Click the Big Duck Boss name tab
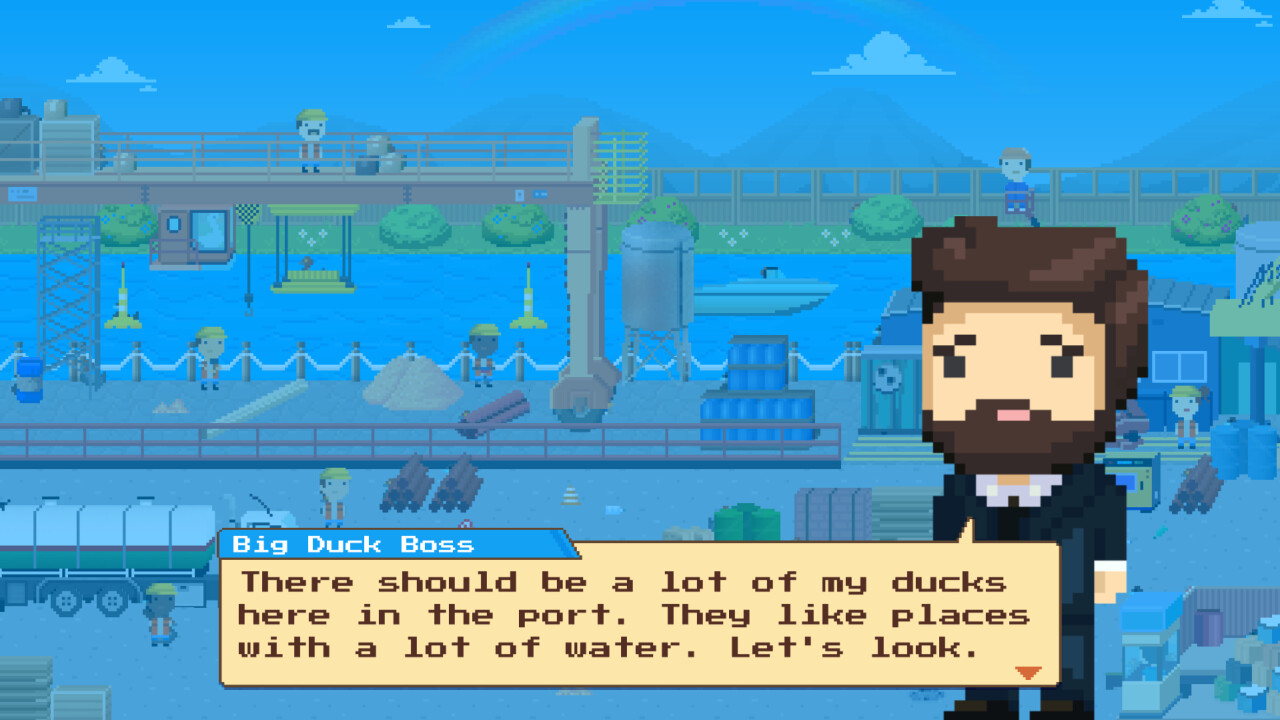 pyautogui.click(x=351, y=545)
